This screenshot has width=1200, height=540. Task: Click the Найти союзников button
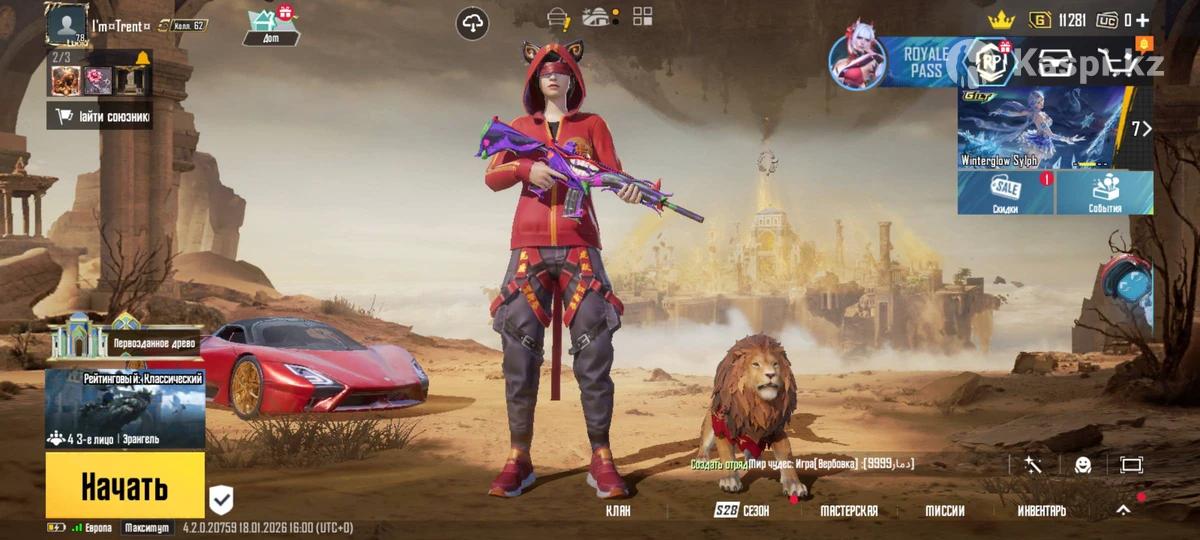[100, 116]
